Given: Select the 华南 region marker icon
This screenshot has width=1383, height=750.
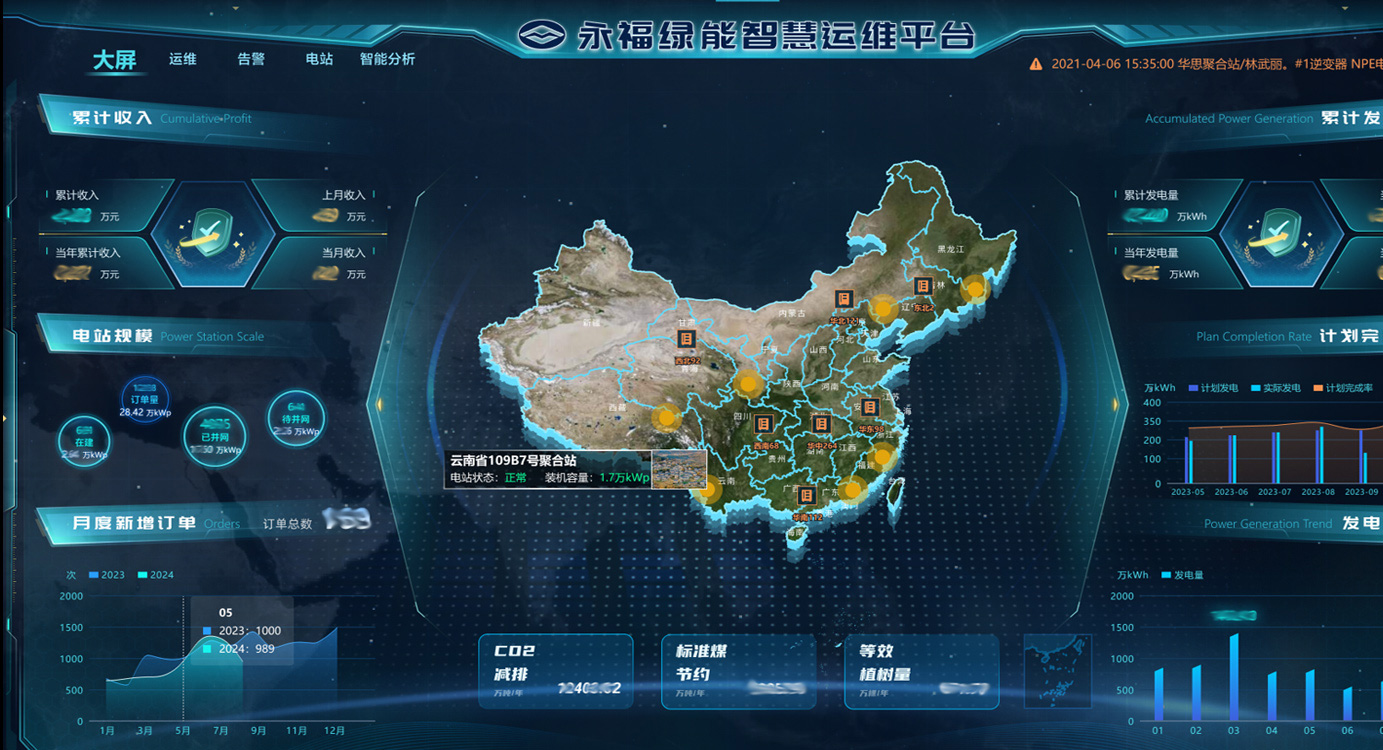Looking at the screenshot, I should (x=806, y=496).
